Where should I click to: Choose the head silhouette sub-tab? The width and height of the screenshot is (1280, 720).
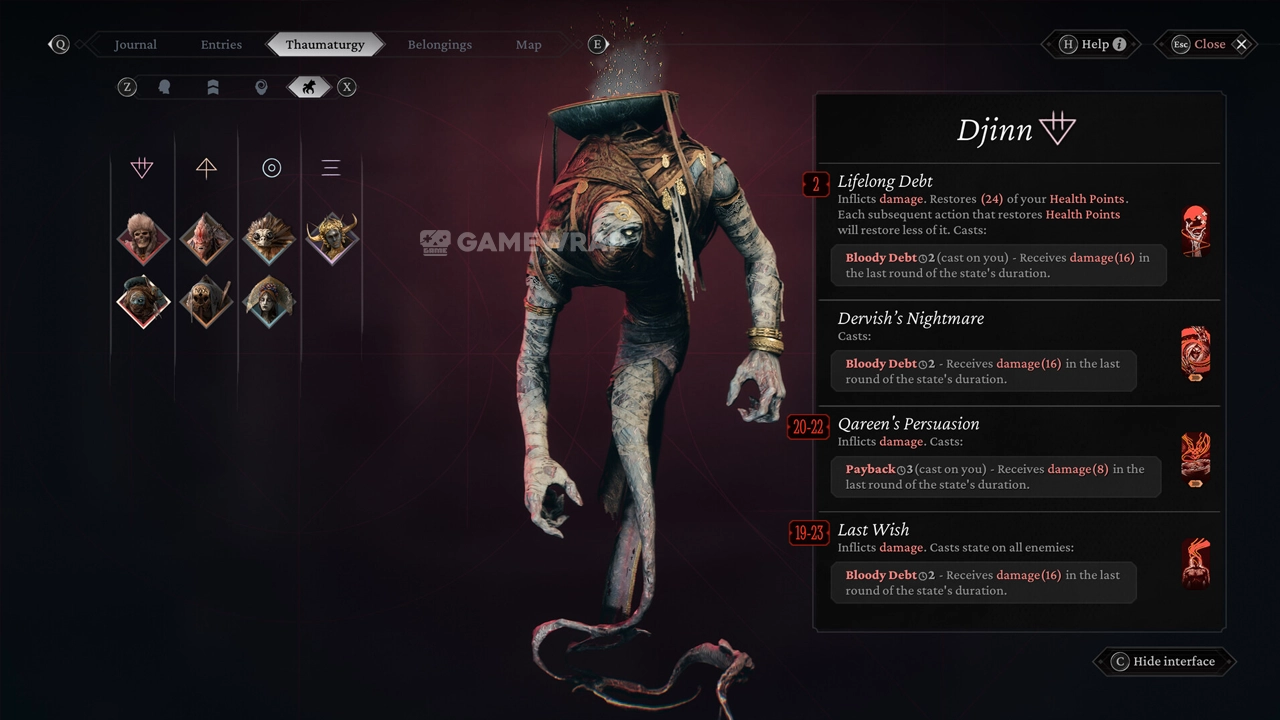point(165,87)
